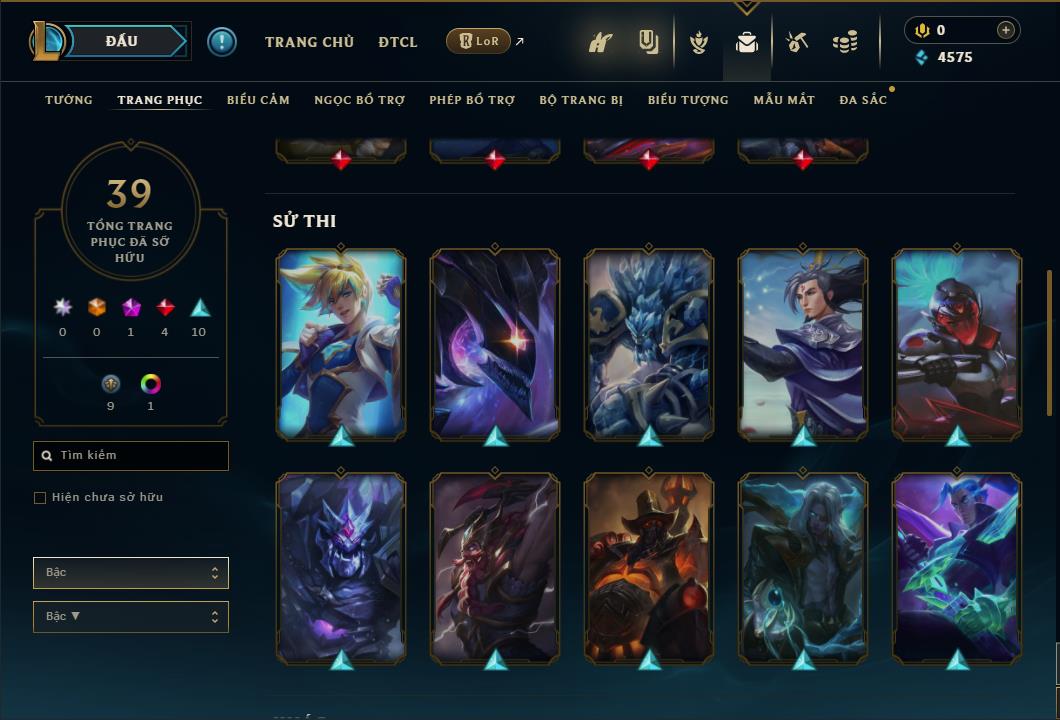Viewport: 1060px width, 720px height.
Task: Switch to the BIỂU TƯỢNG tab
Action: tap(688, 100)
